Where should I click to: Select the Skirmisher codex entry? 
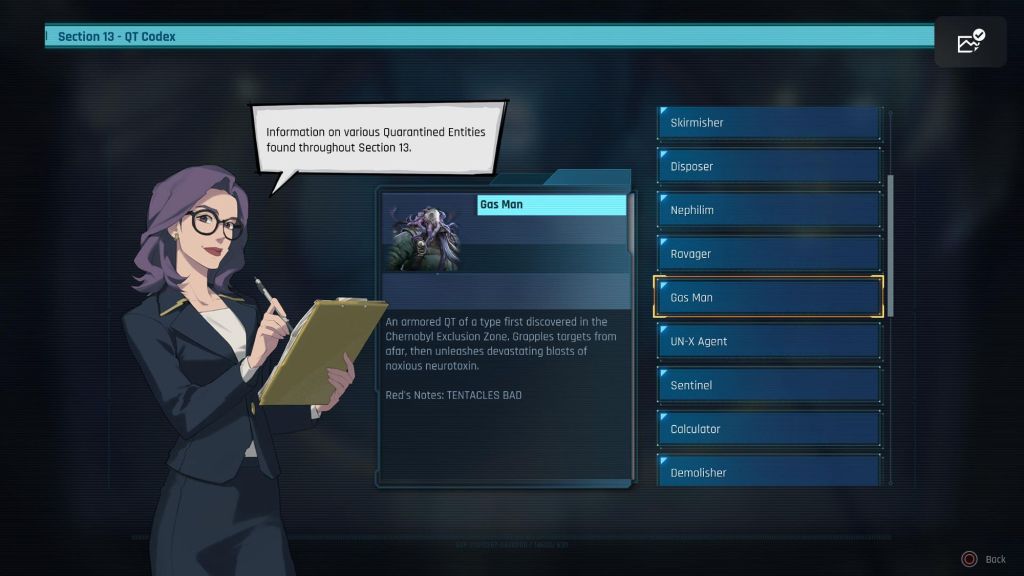pyautogui.click(x=768, y=123)
